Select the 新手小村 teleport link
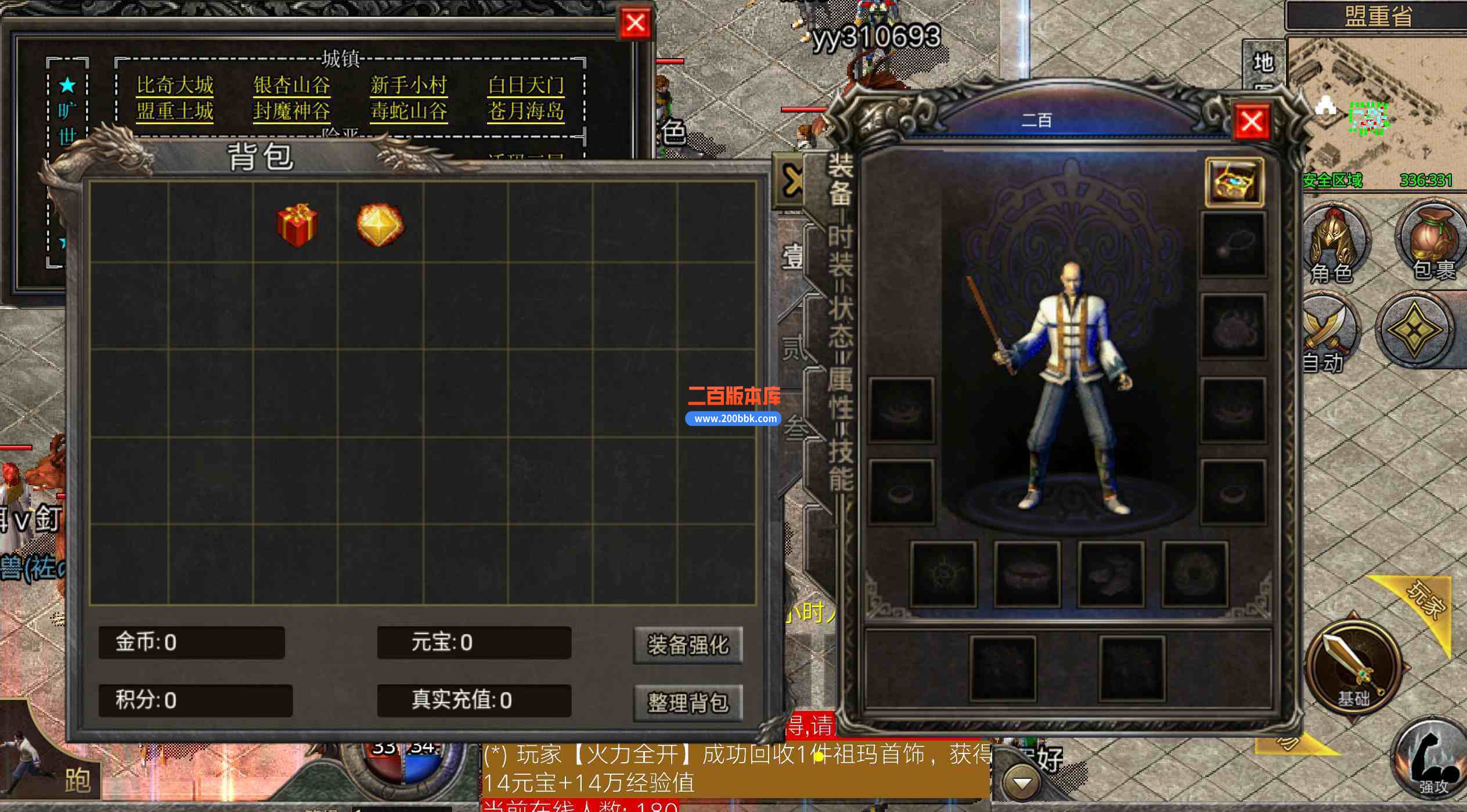This screenshot has height=812, width=1467. tap(409, 85)
